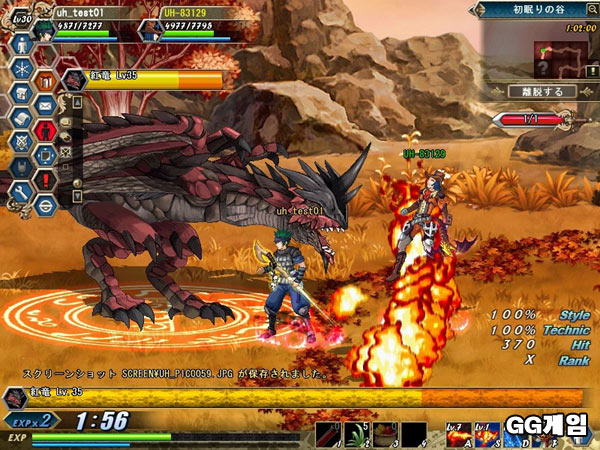600x450 pixels.
Task: Select the 紅竜 Lv35 boss target portrait
Action: click(x=73, y=80)
